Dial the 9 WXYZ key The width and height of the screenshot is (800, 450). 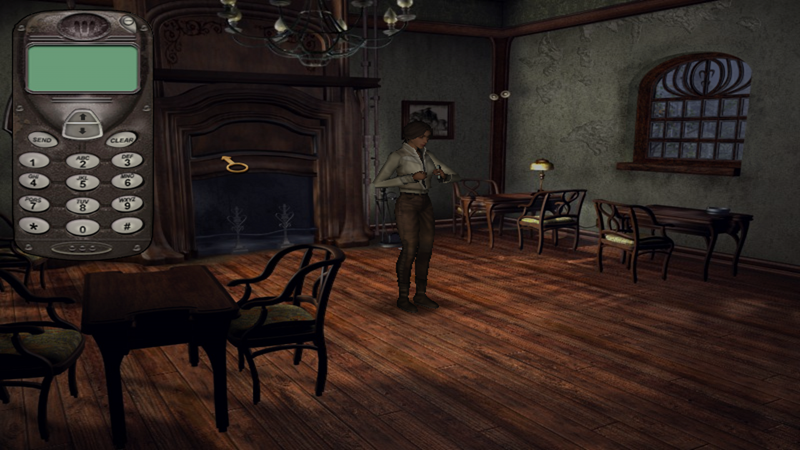127,204
